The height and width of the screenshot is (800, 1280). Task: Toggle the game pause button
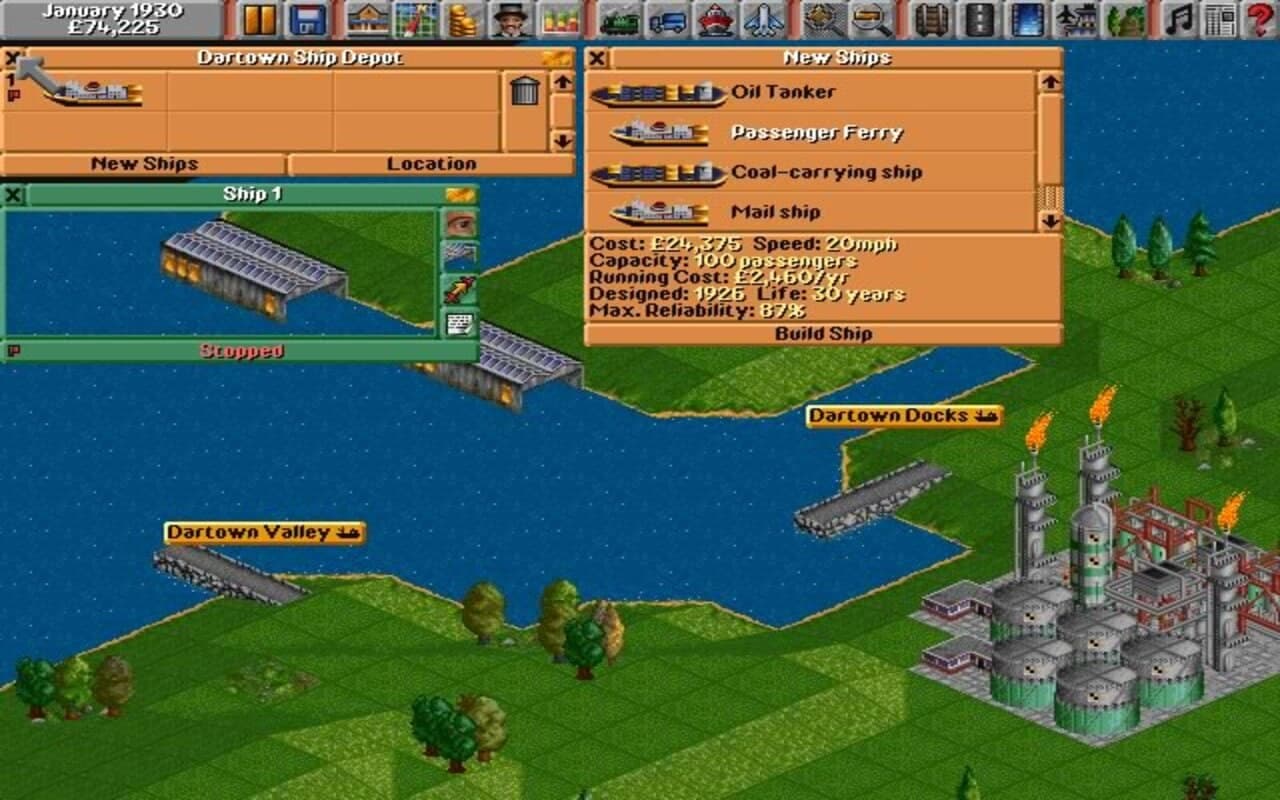click(258, 17)
